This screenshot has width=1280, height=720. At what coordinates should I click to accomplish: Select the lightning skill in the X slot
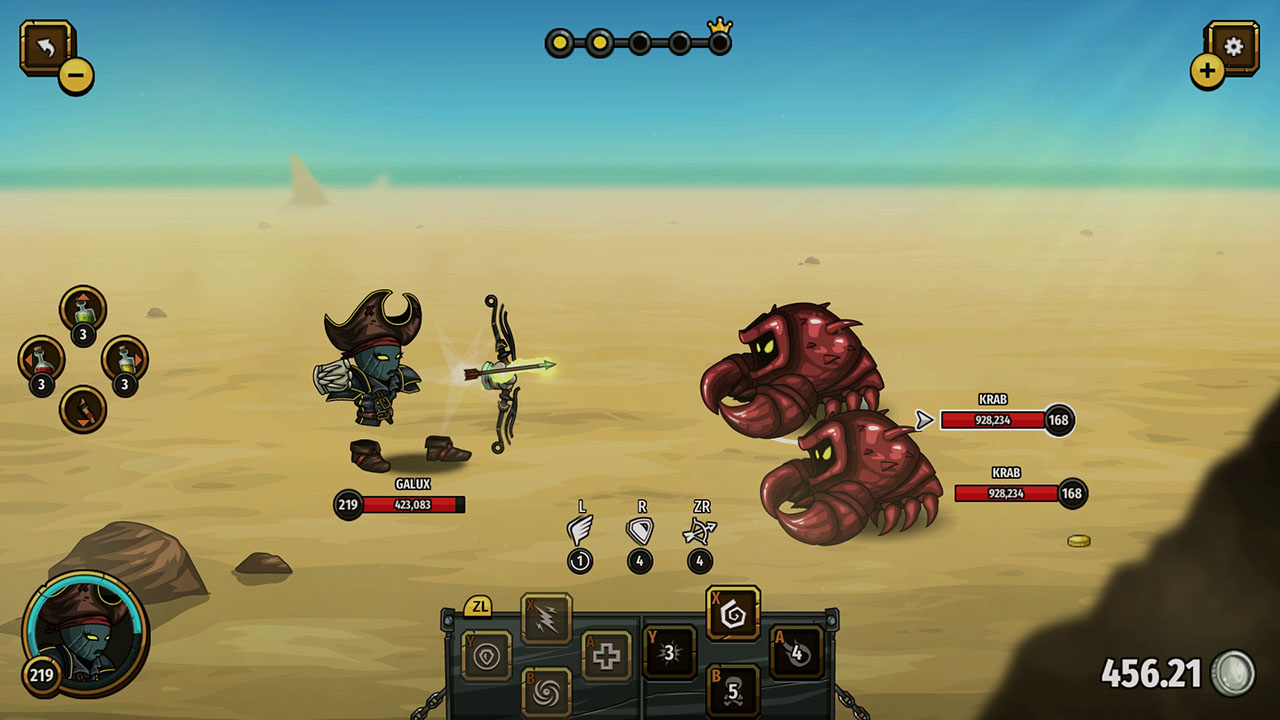click(x=546, y=618)
